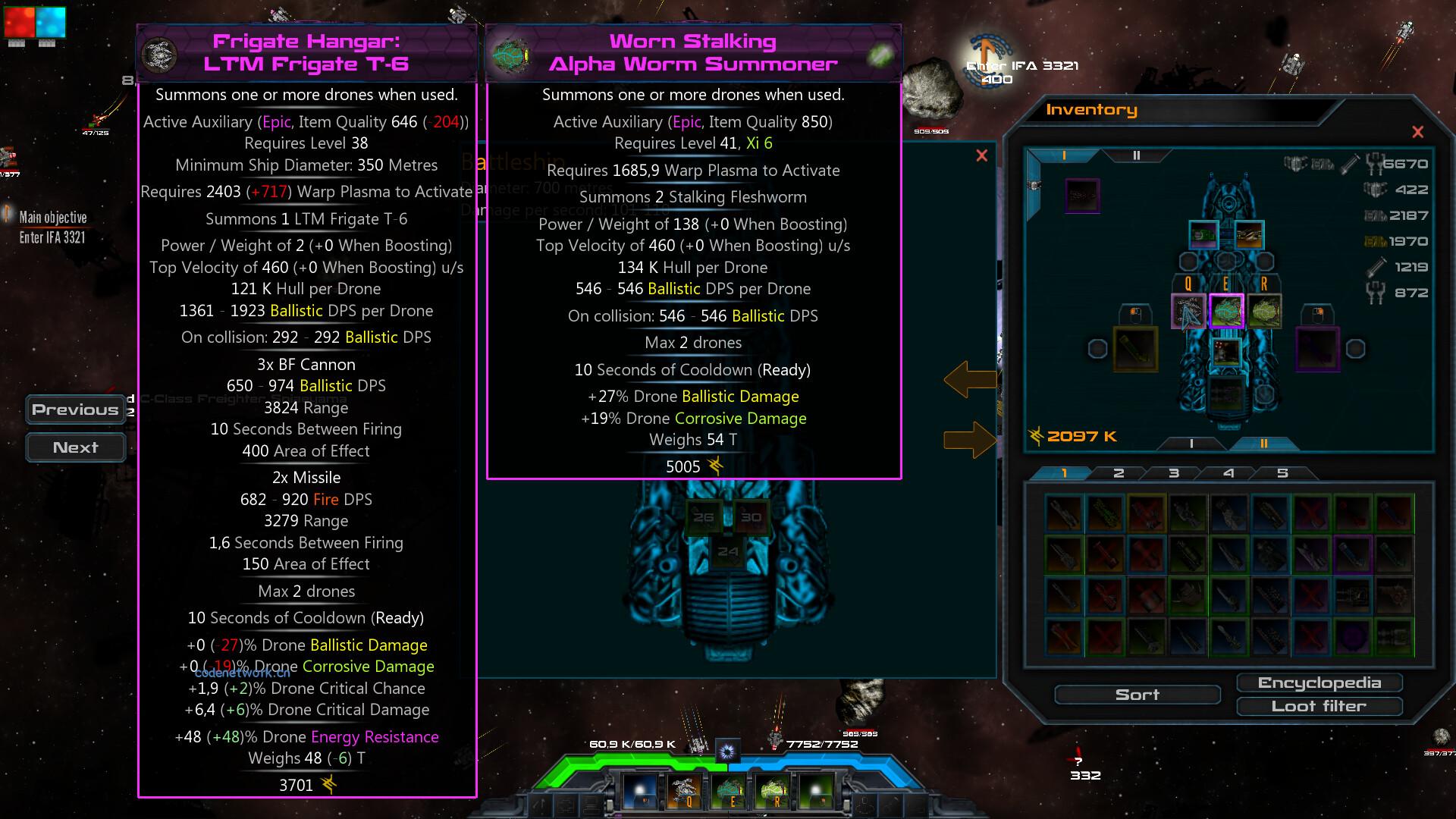The image size is (1456, 819).
Task: Click the orange left arrow
Action: [x=969, y=379]
